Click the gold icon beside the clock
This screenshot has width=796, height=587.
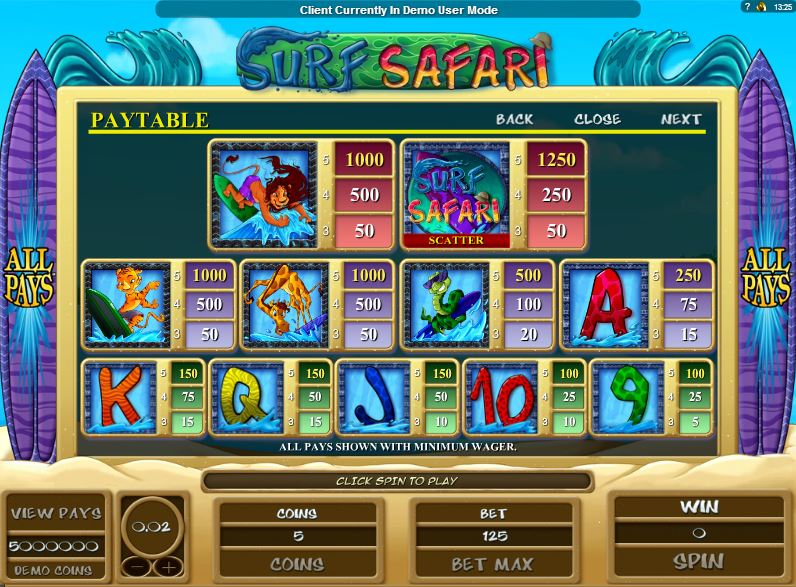pyautogui.click(x=761, y=7)
